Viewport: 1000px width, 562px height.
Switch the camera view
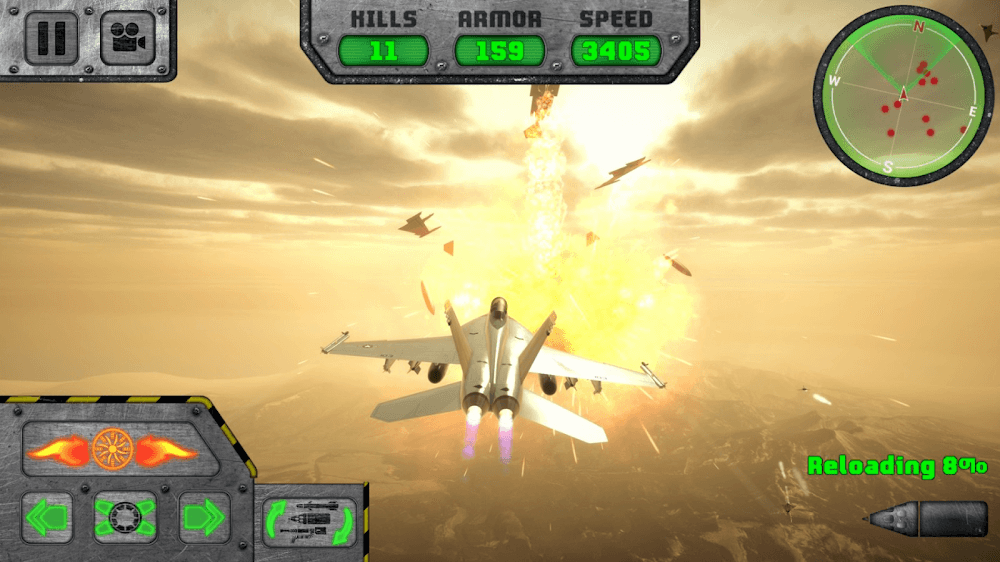click(x=127, y=38)
